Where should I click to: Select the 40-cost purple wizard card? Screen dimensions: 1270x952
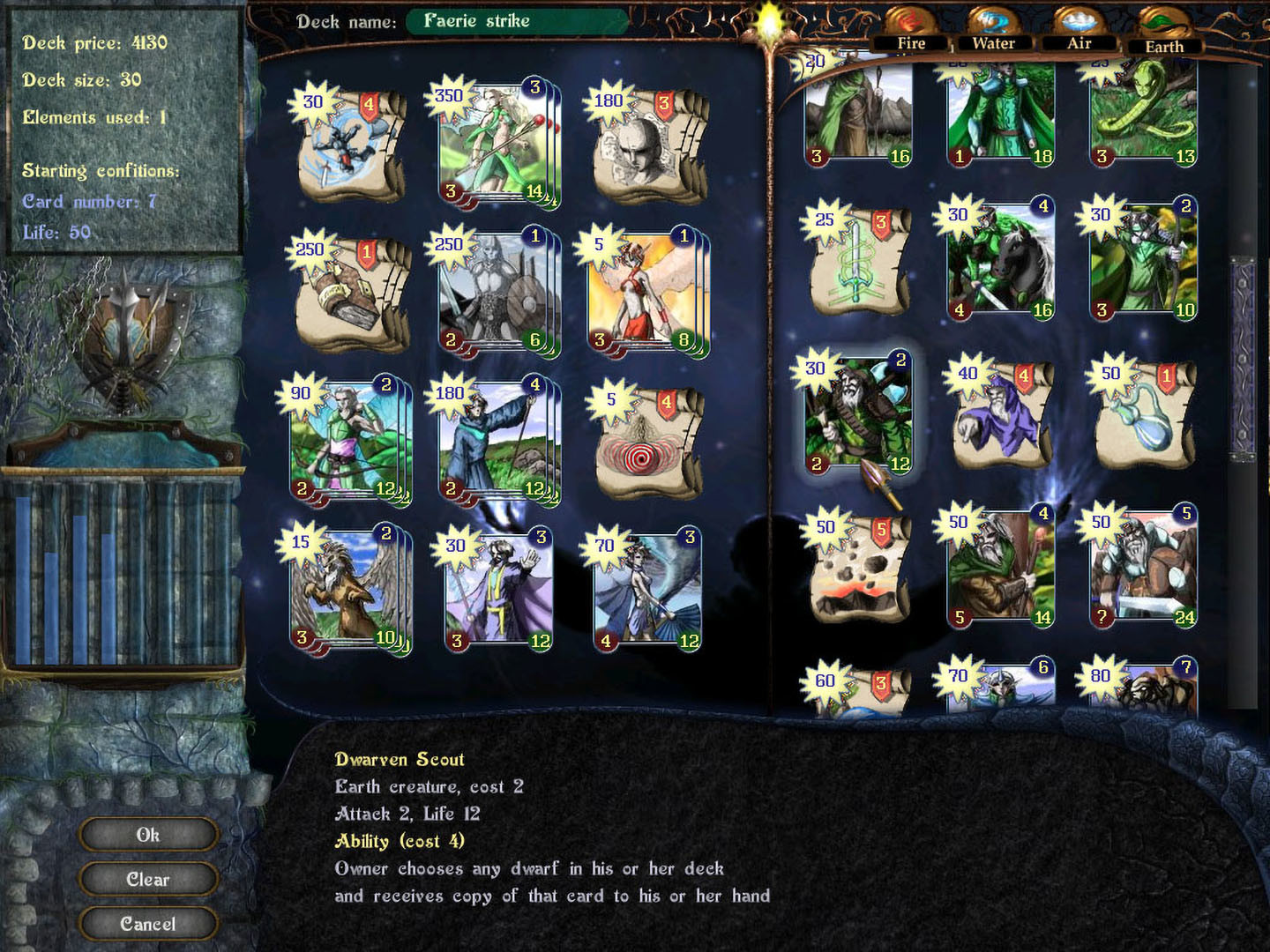pyautogui.click(x=1001, y=414)
